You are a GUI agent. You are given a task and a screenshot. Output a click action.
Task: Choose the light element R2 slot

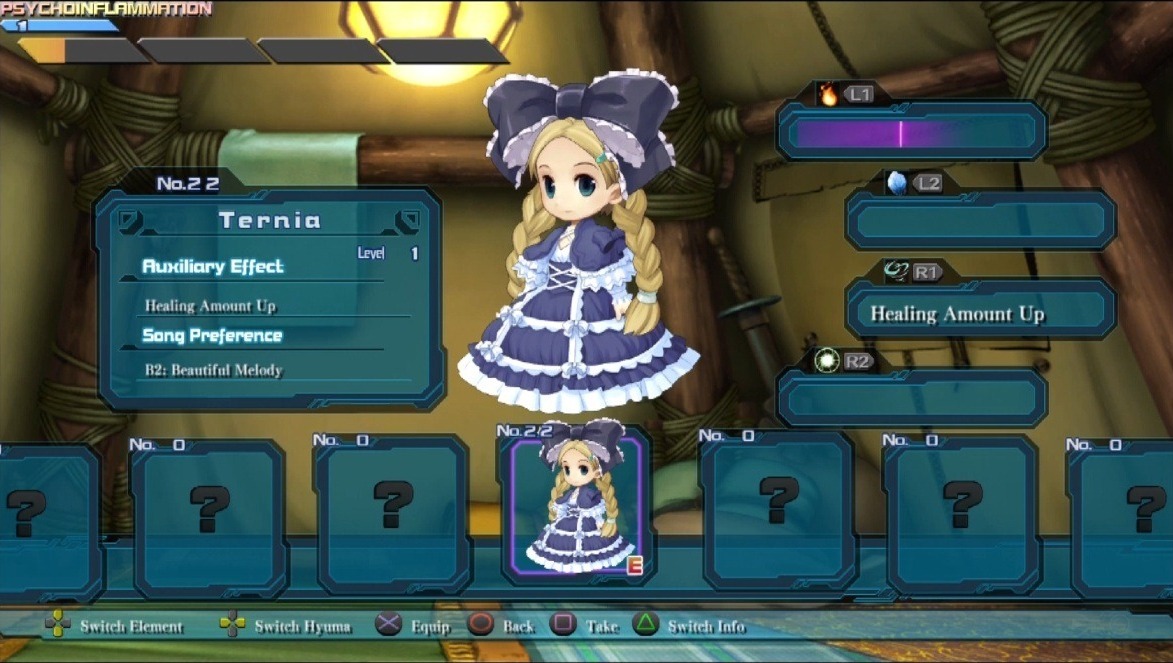(x=911, y=399)
